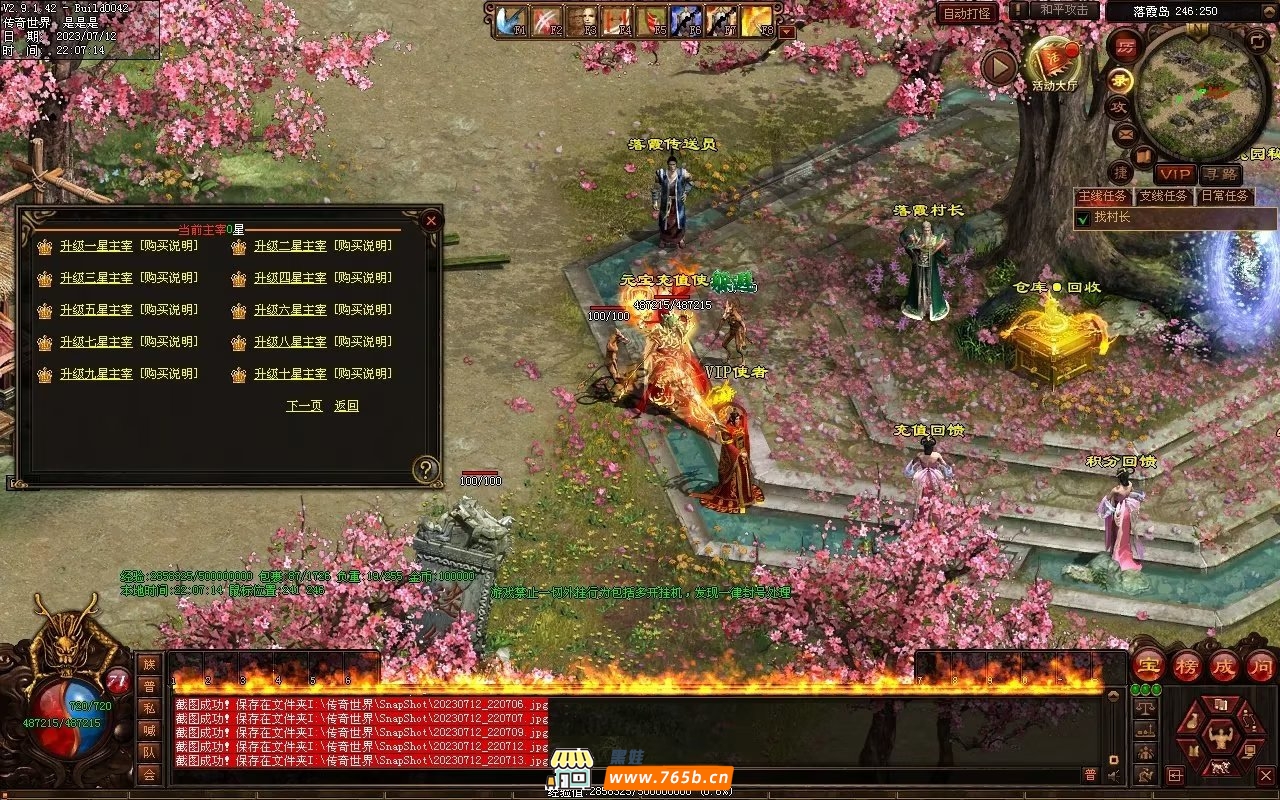Image resolution: width=1280 pixels, height=800 pixels.
Task: Switch to the 日常任务 tab
Action: coord(1225,196)
